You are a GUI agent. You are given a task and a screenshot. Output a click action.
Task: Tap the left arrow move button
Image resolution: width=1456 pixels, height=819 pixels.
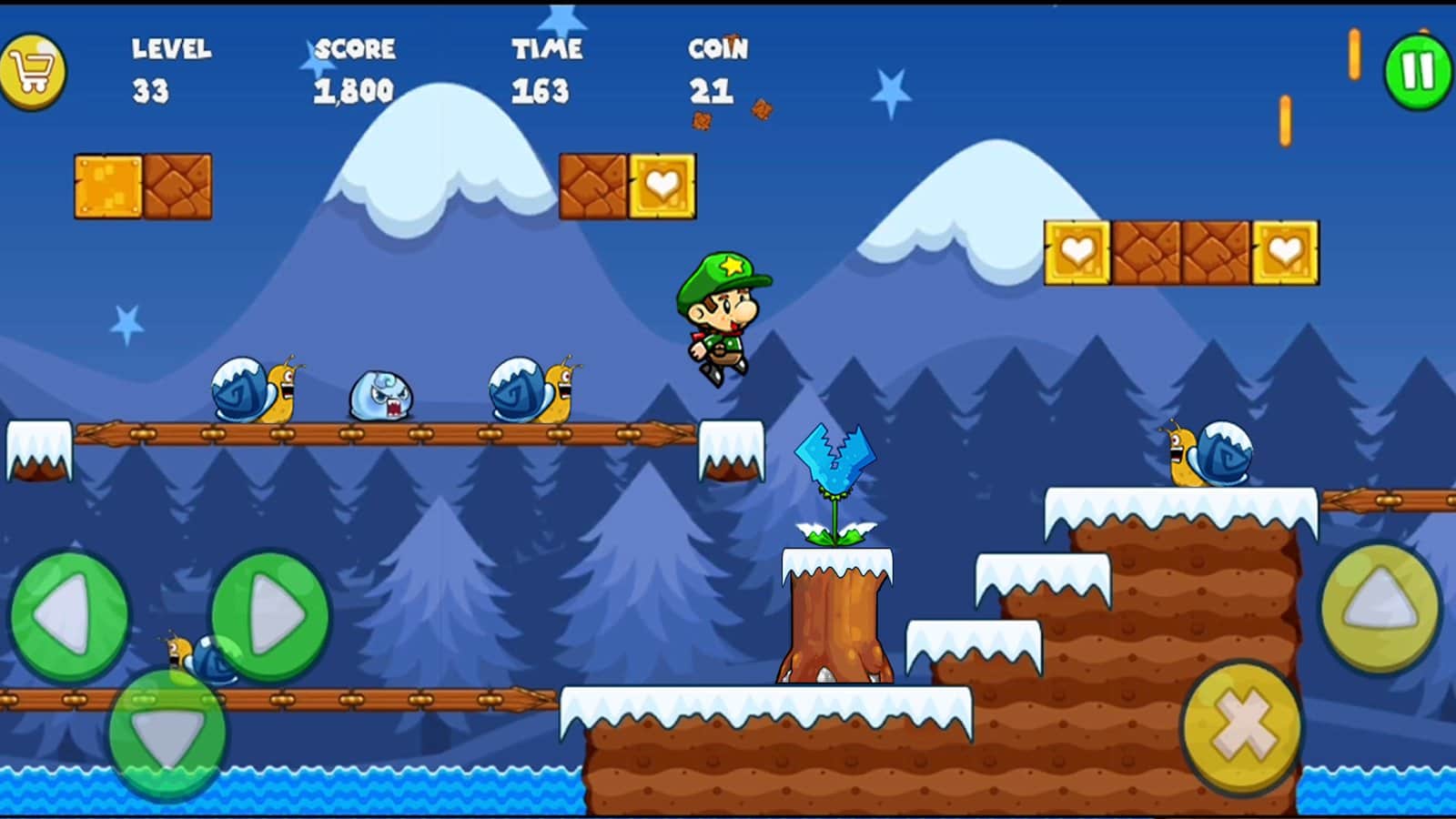coord(69,616)
